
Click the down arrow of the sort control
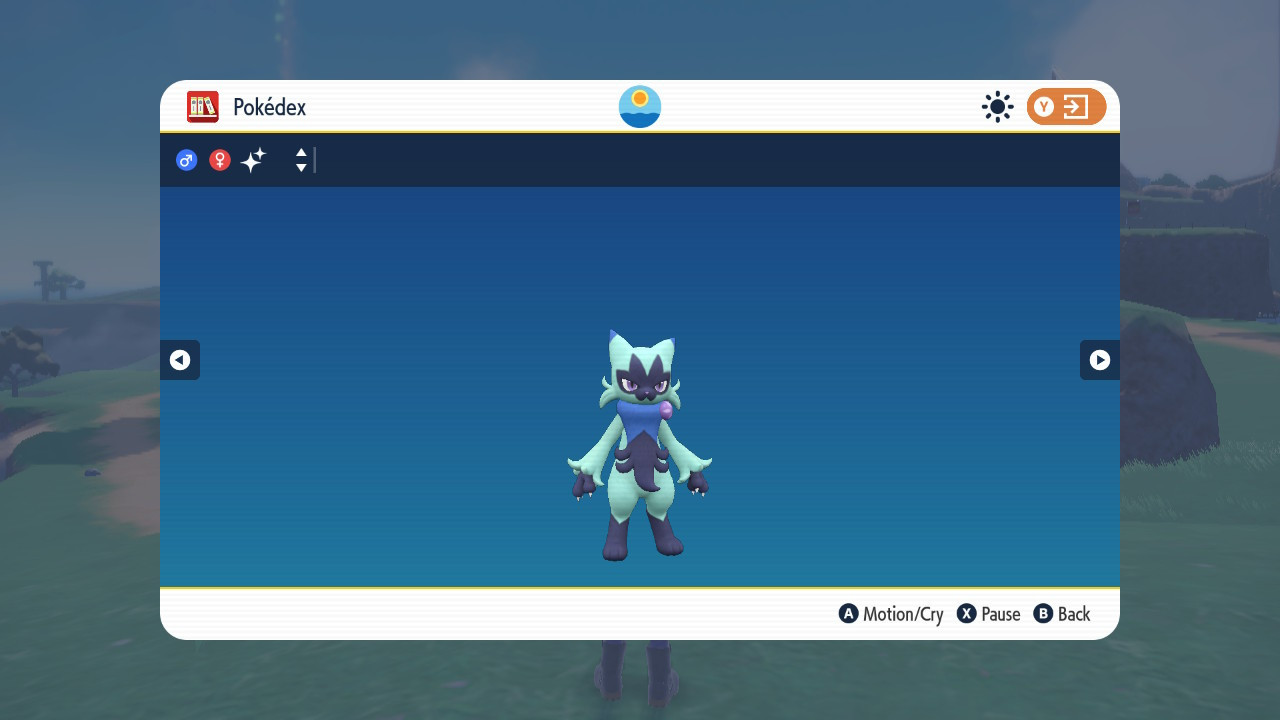click(x=300, y=166)
